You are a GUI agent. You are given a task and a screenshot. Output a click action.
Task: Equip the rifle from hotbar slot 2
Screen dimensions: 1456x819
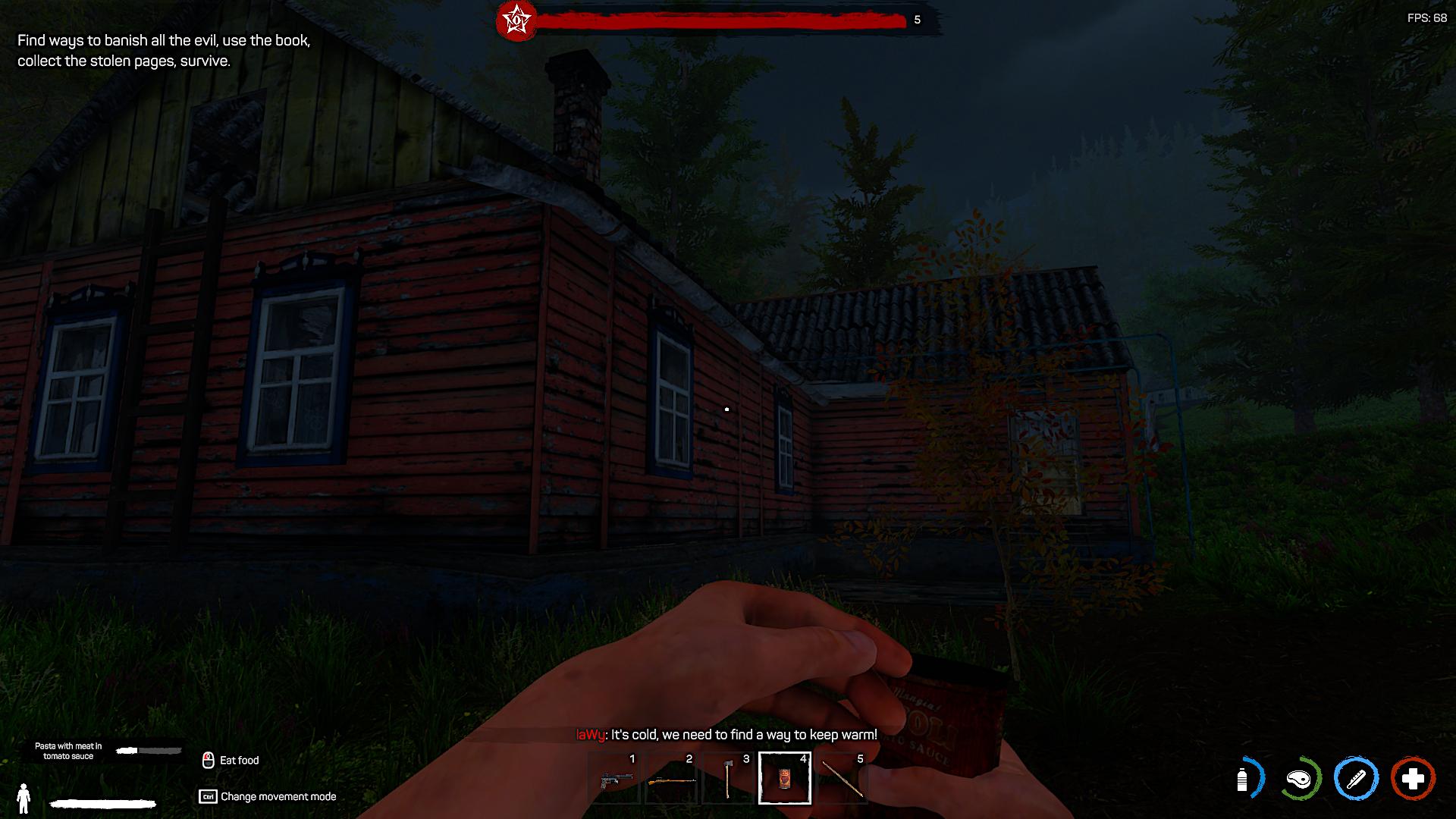[x=671, y=778]
